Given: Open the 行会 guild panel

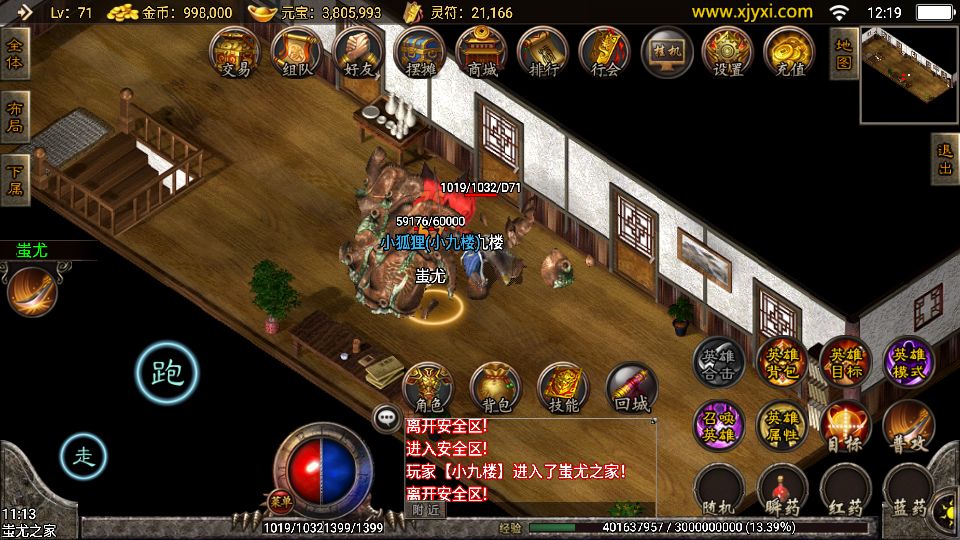Looking at the screenshot, I should click(x=605, y=51).
